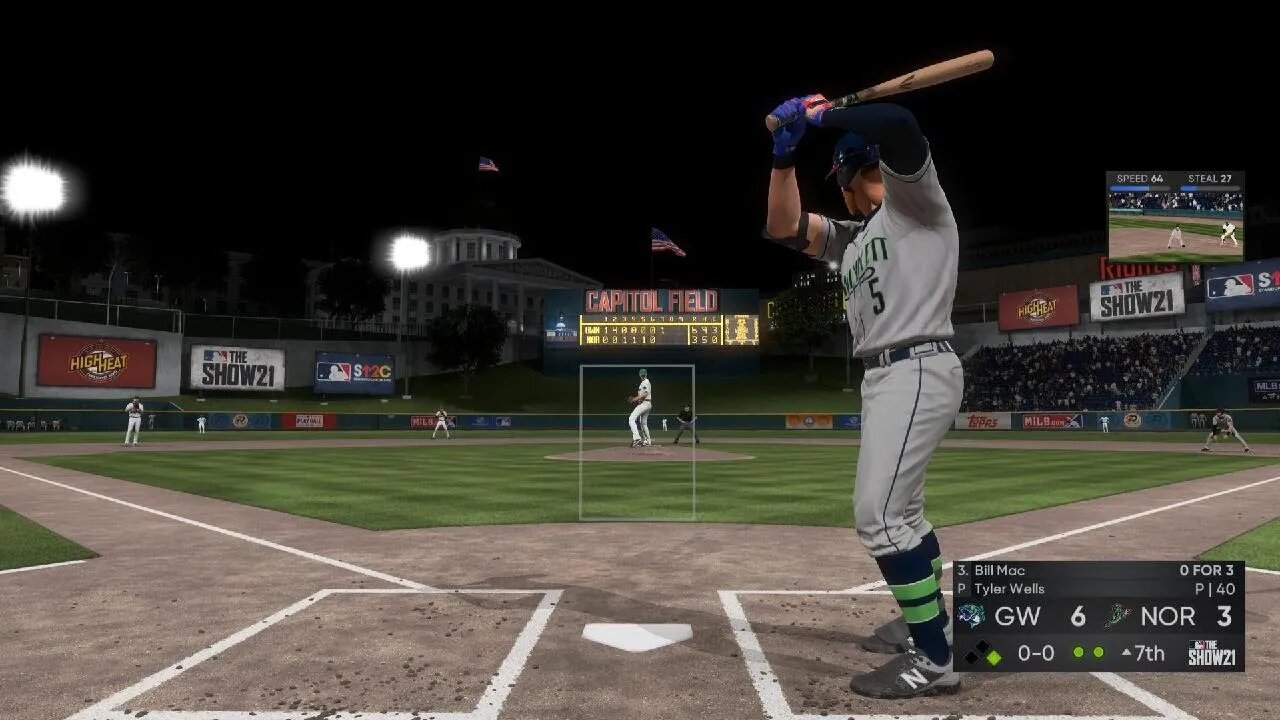
Task: Select the base runners diamond indicator
Action: (x=982, y=653)
